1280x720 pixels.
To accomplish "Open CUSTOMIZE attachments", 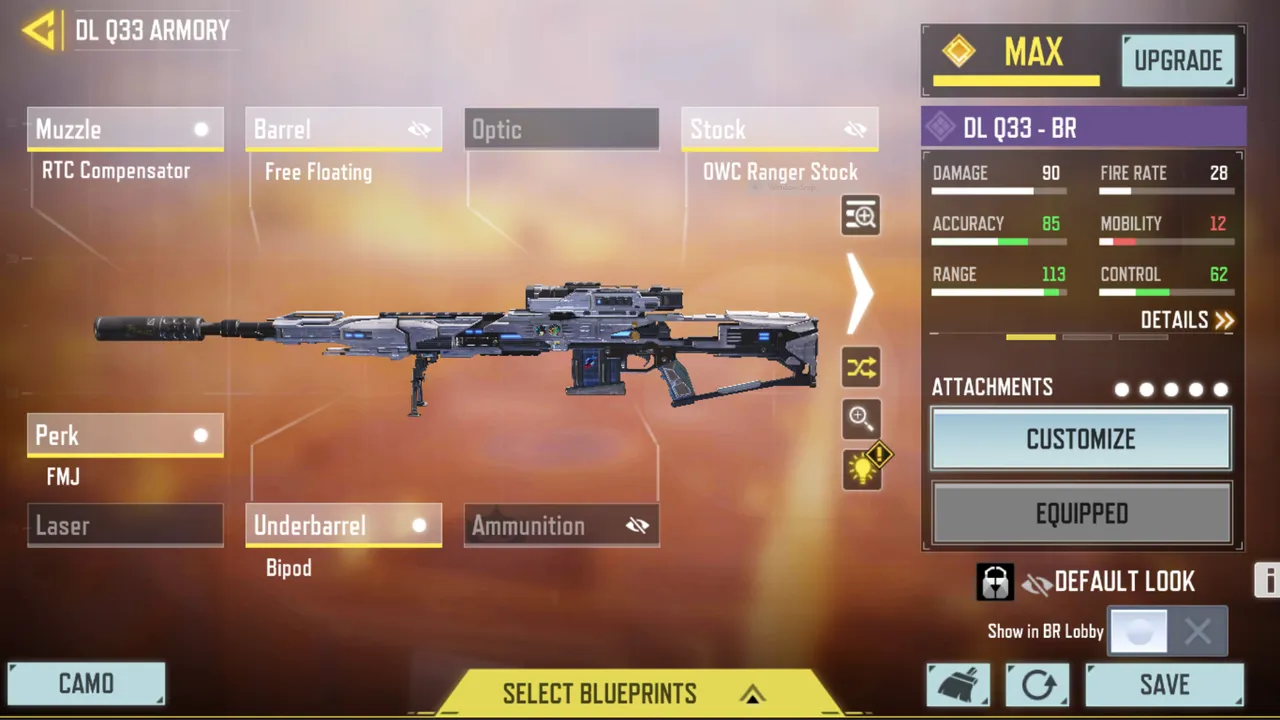I will [1080, 439].
